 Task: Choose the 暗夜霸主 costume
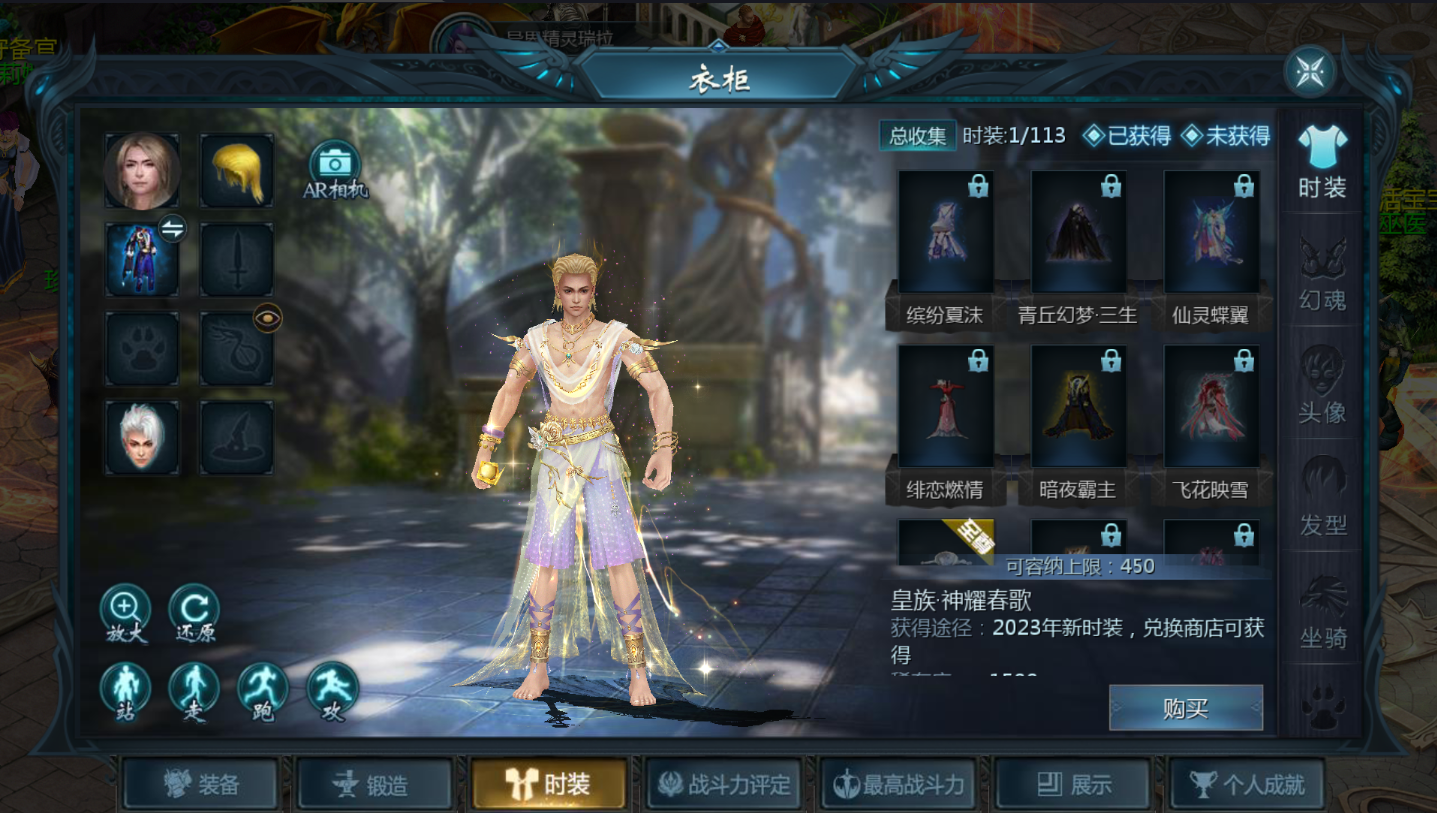coord(1078,407)
